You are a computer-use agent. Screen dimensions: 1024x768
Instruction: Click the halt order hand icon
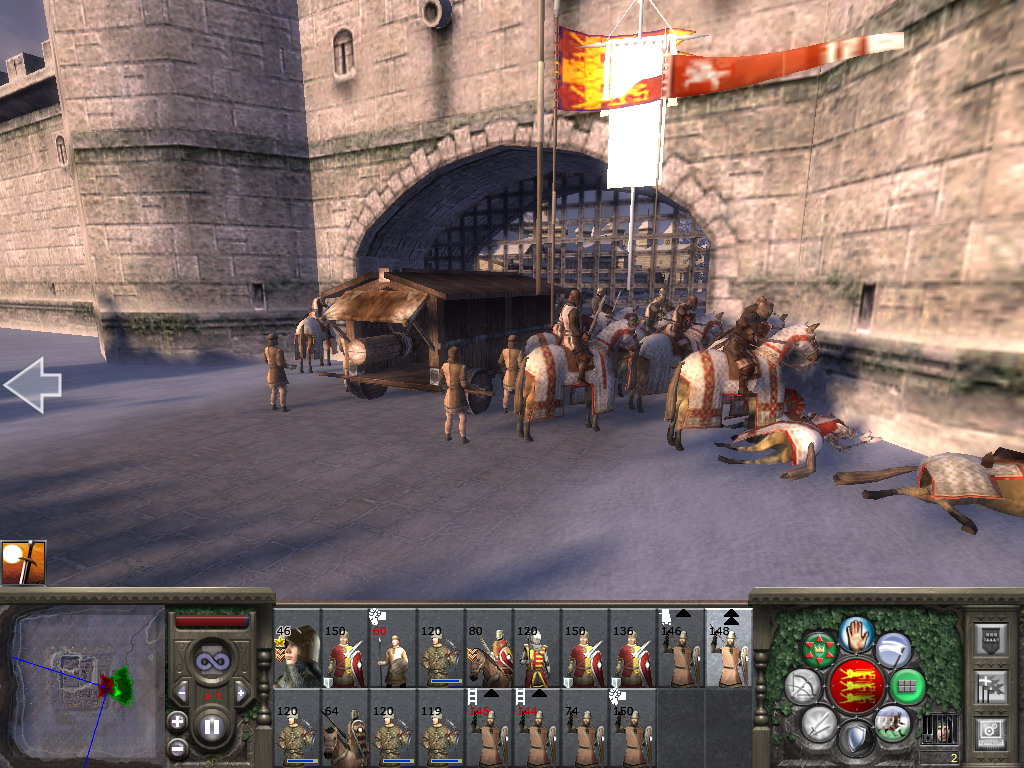coord(856,633)
